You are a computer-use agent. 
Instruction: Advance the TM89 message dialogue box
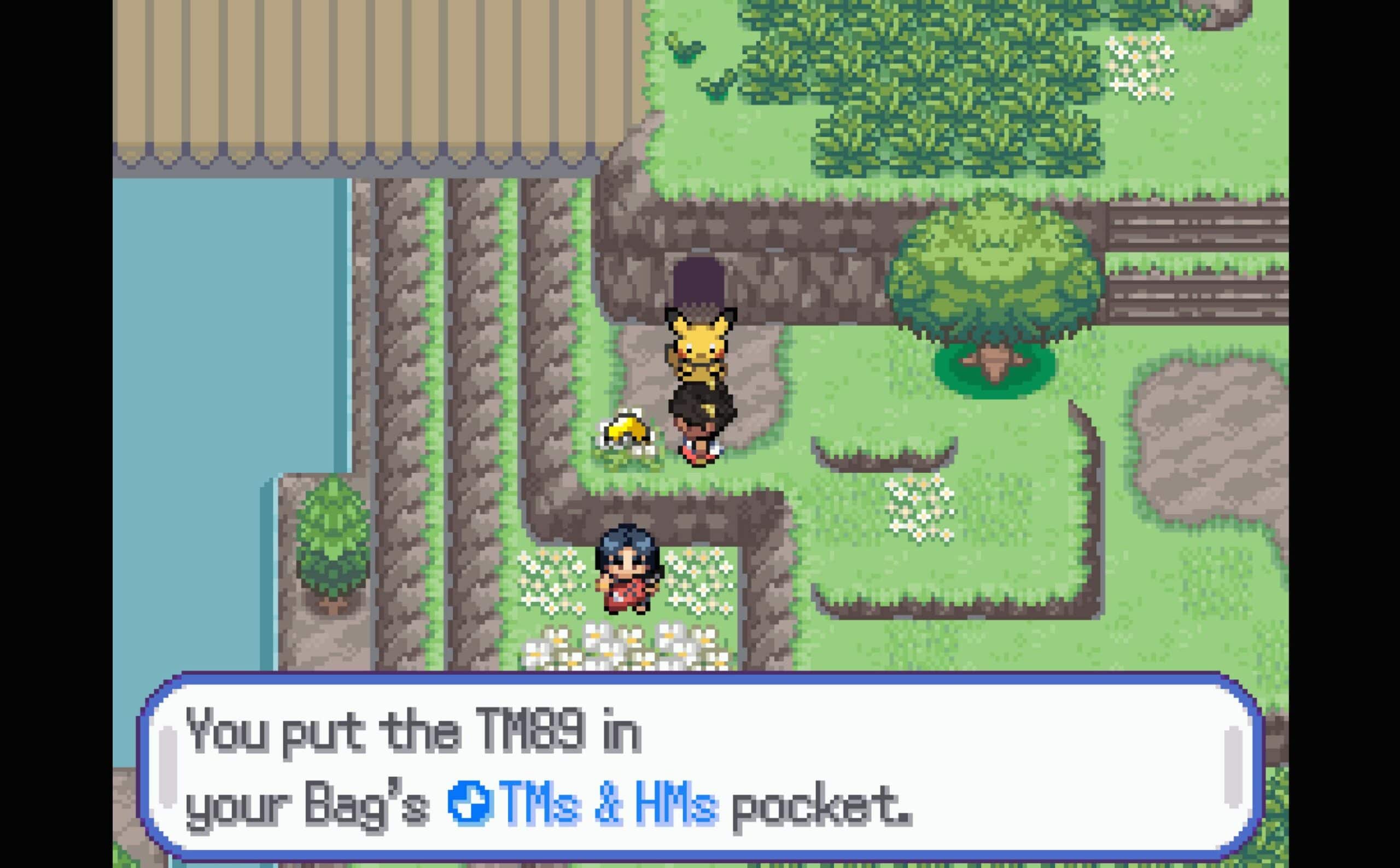click(699, 767)
